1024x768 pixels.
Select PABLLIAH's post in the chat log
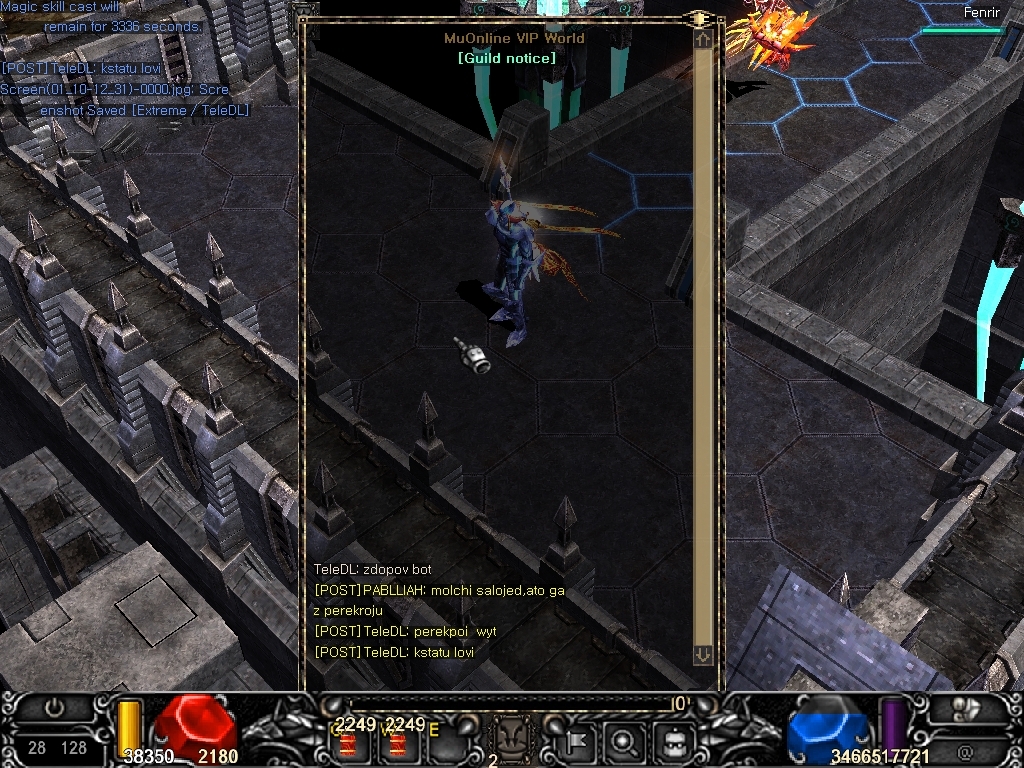click(x=439, y=590)
